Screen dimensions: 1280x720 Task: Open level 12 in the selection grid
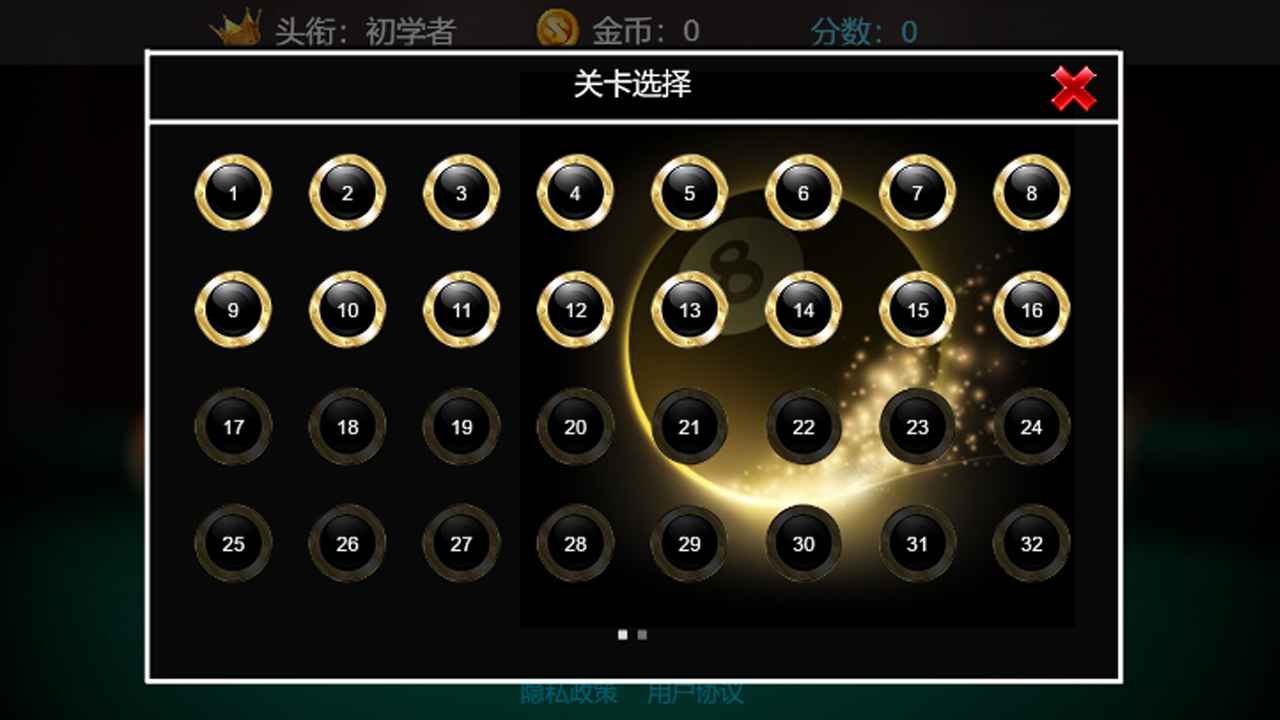575,311
